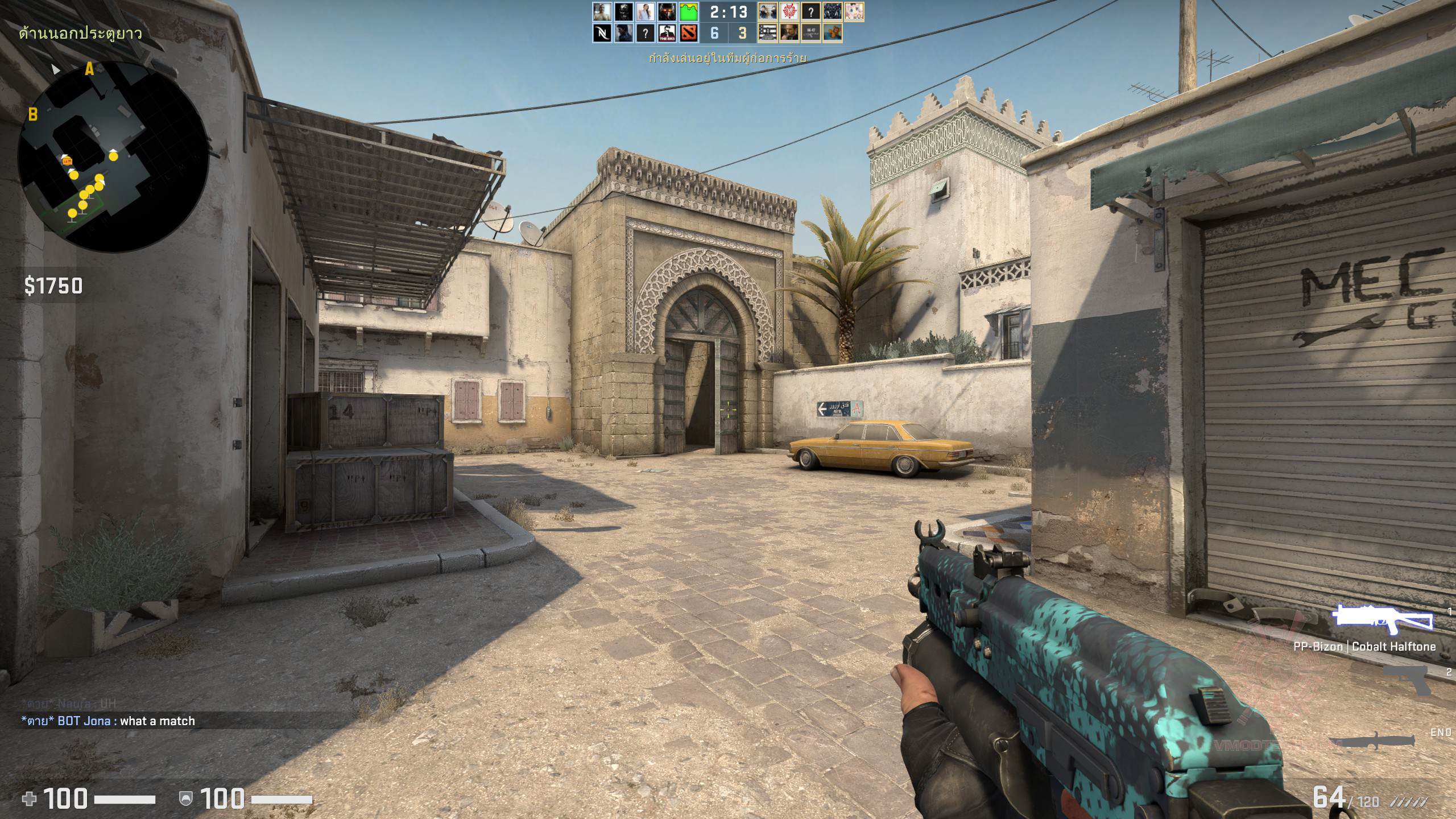This screenshot has width=1456, height=819.
Task: Select the glowing orange-eyed helmet avatar
Action: [x=667, y=11]
